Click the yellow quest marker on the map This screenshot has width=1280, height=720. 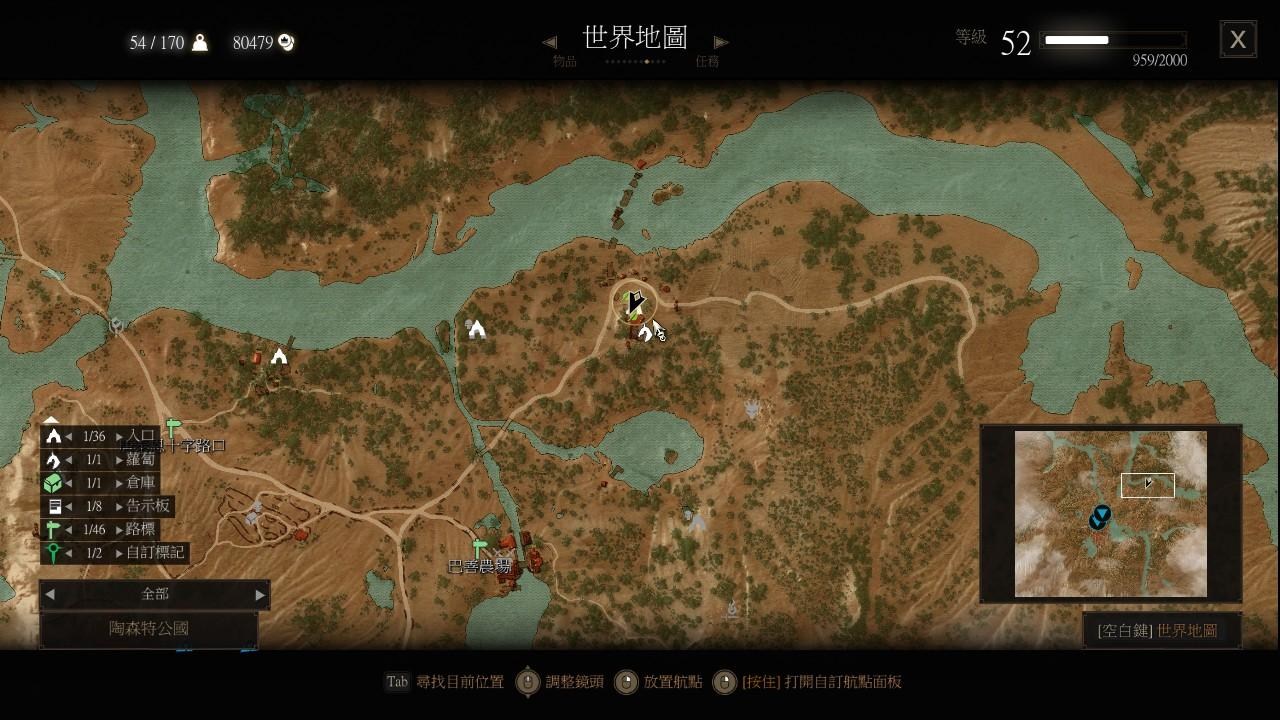(634, 300)
